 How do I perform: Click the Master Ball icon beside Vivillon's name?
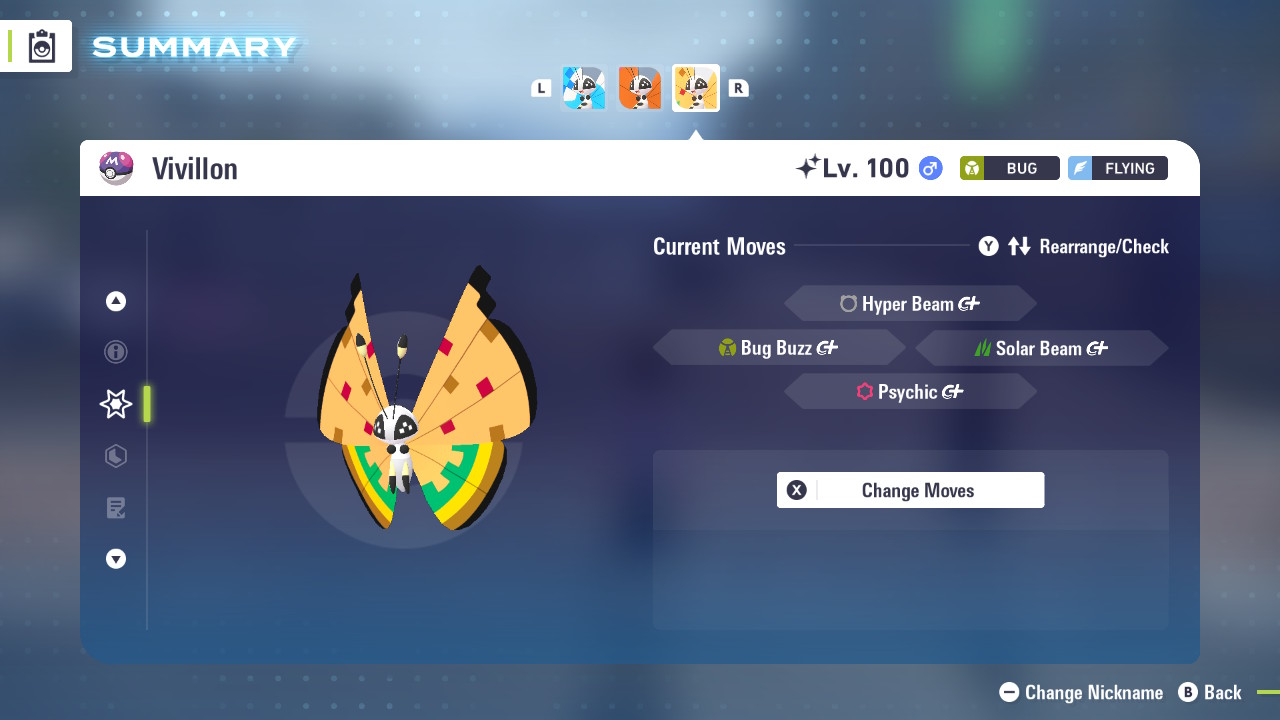click(117, 167)
